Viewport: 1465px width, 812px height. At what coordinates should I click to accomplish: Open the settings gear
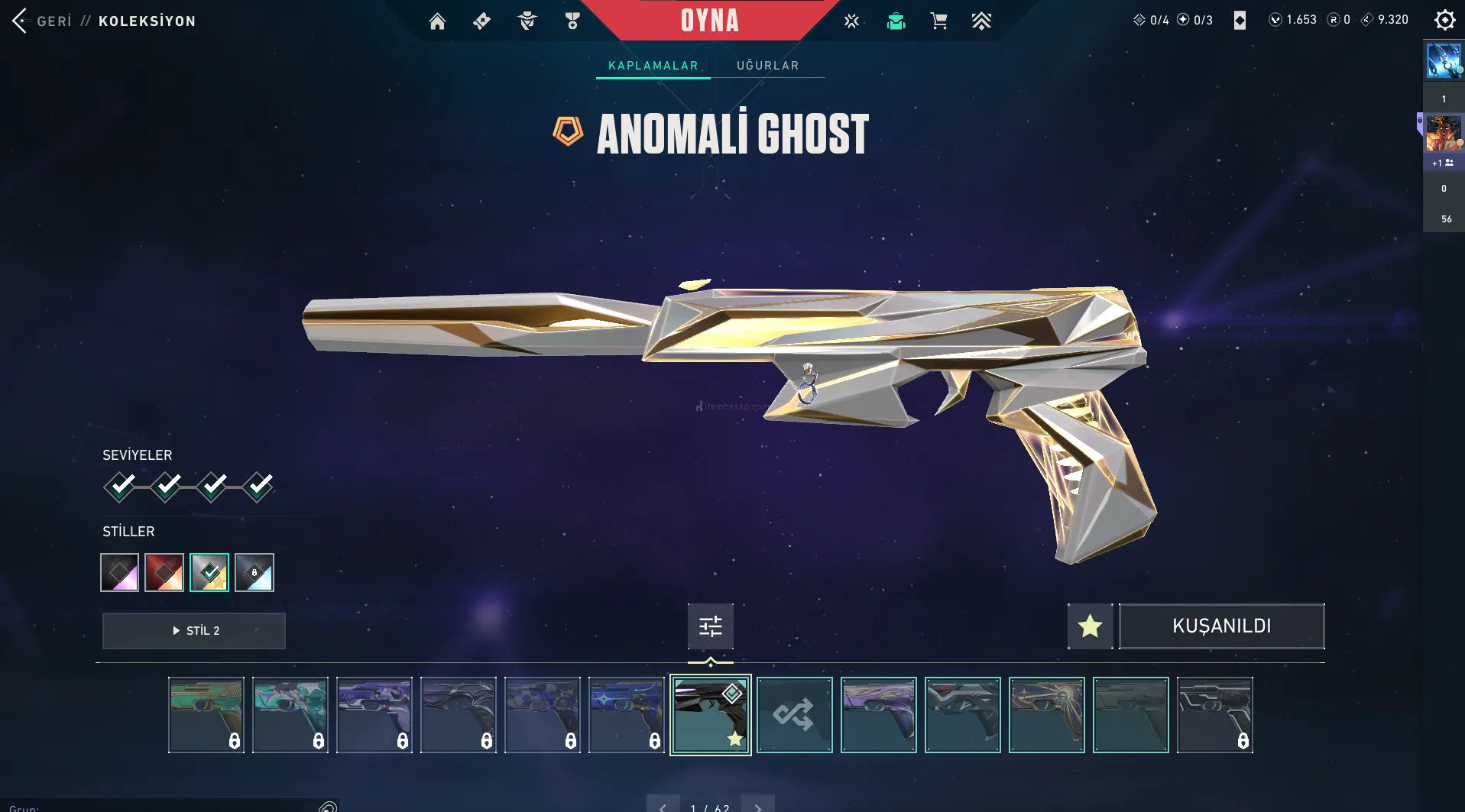1444,20
